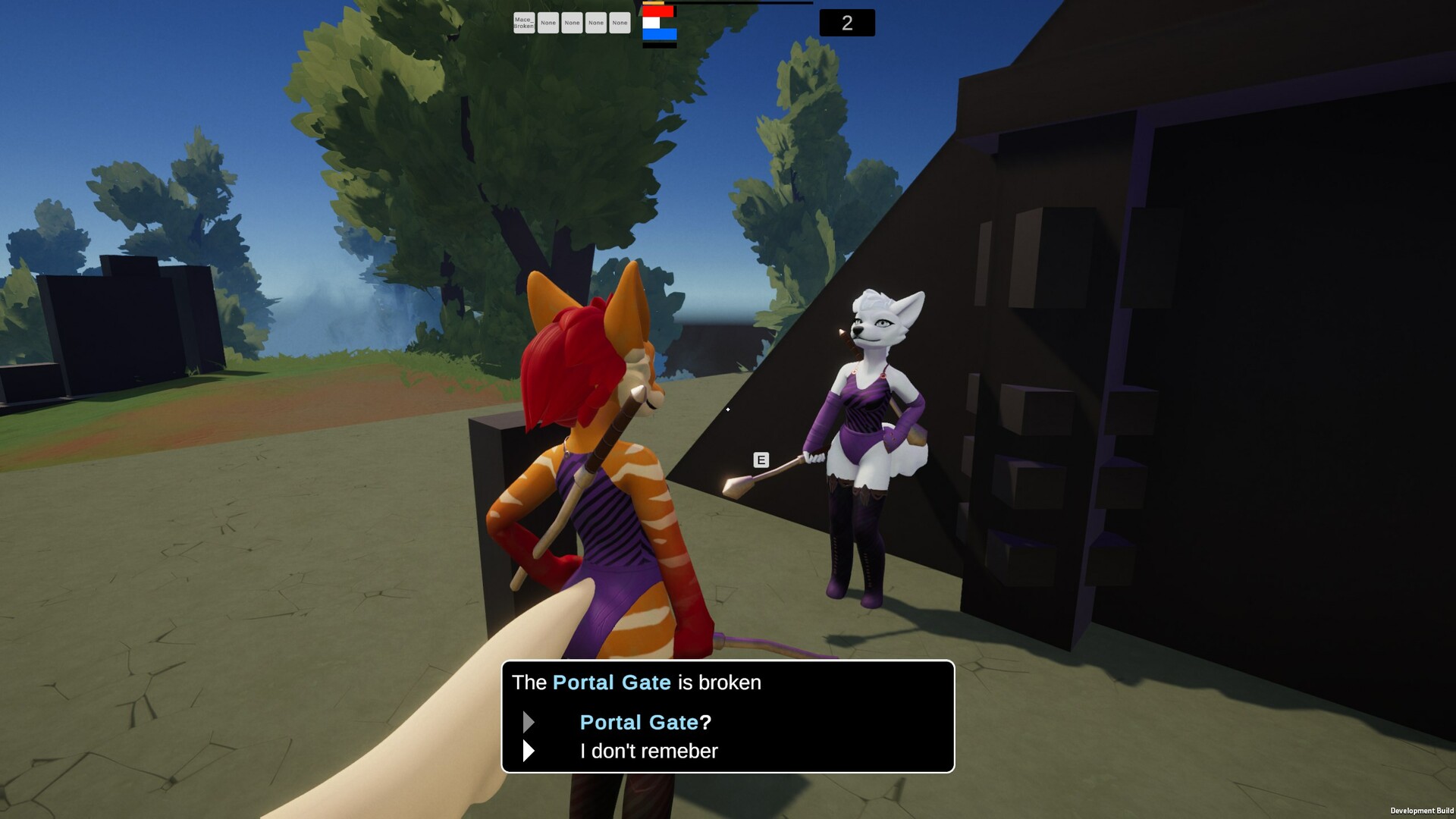
Task: Click the Portal Gate highlighted text link
Action: click(x=610, y=682)
